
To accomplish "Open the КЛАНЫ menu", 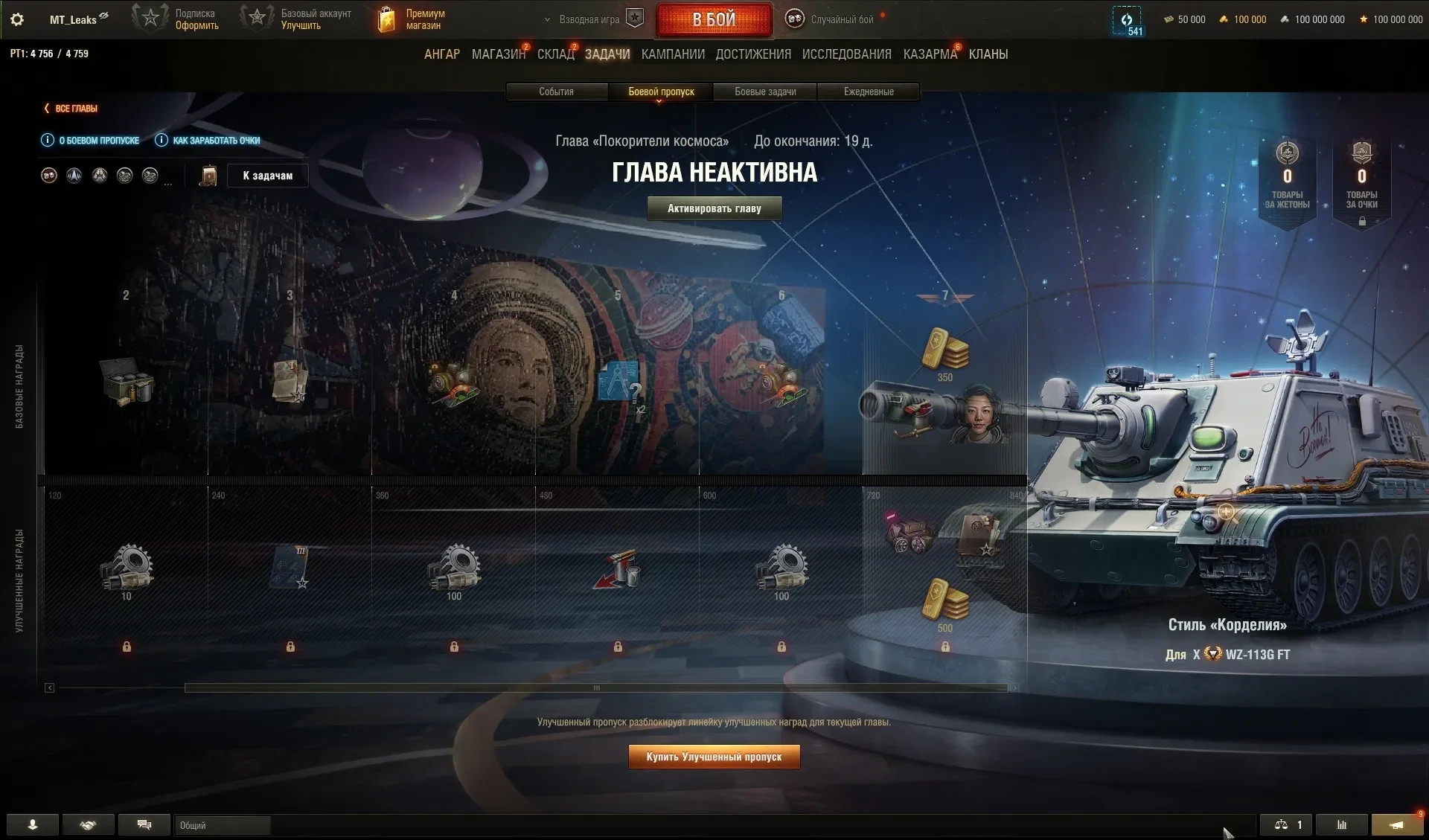I will point(988,54).
